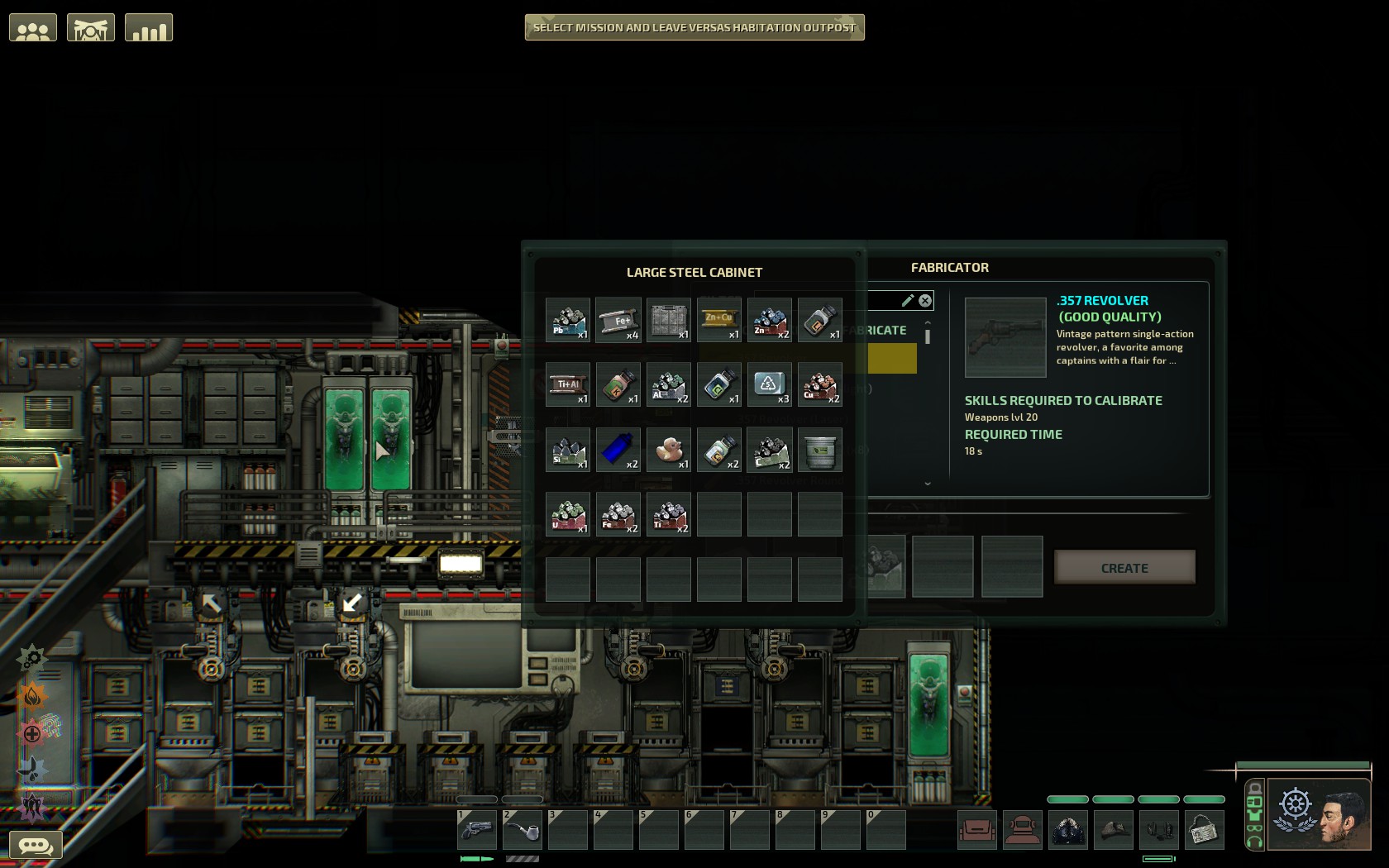This screenshot has width=1389, height=868.
Task: Click the pencil edit icon in Fabricator search
Action: pyautogui.click(x=909, y=301)
